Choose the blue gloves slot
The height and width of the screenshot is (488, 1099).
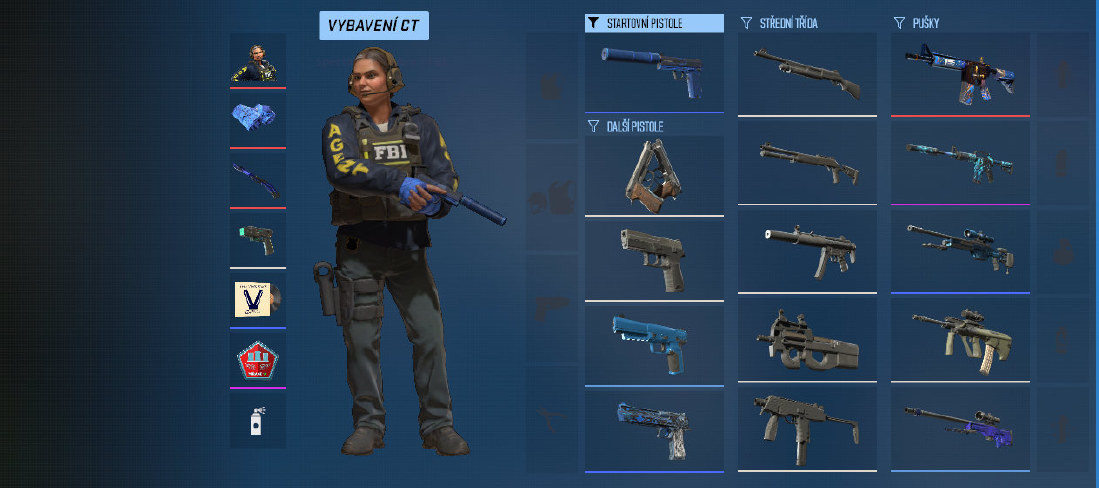(x=258, y=119)
